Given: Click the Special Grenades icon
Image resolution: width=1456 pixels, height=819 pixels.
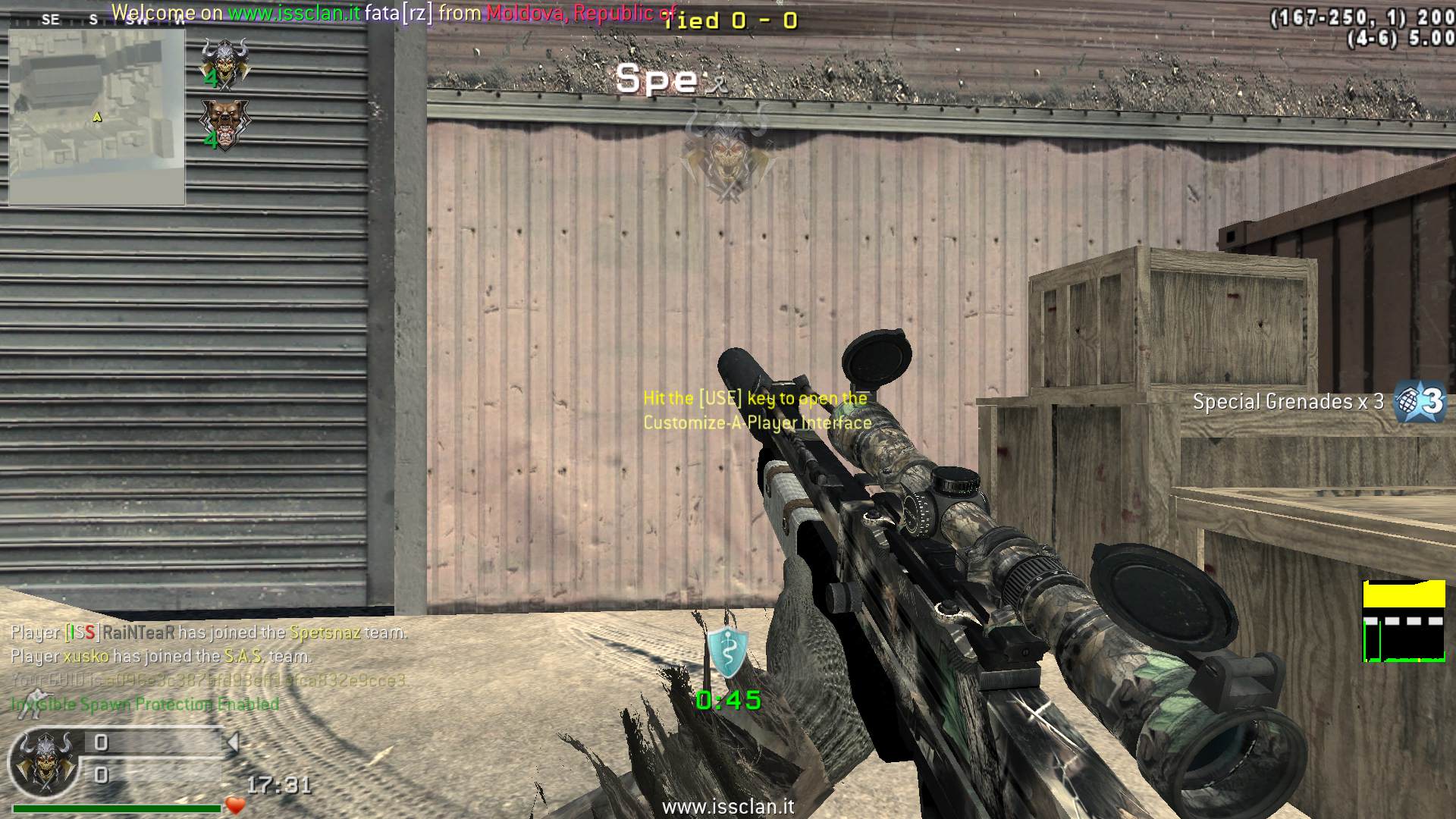Looking at the screenshot, I should pyautogui.click(x=1420, y=401).
